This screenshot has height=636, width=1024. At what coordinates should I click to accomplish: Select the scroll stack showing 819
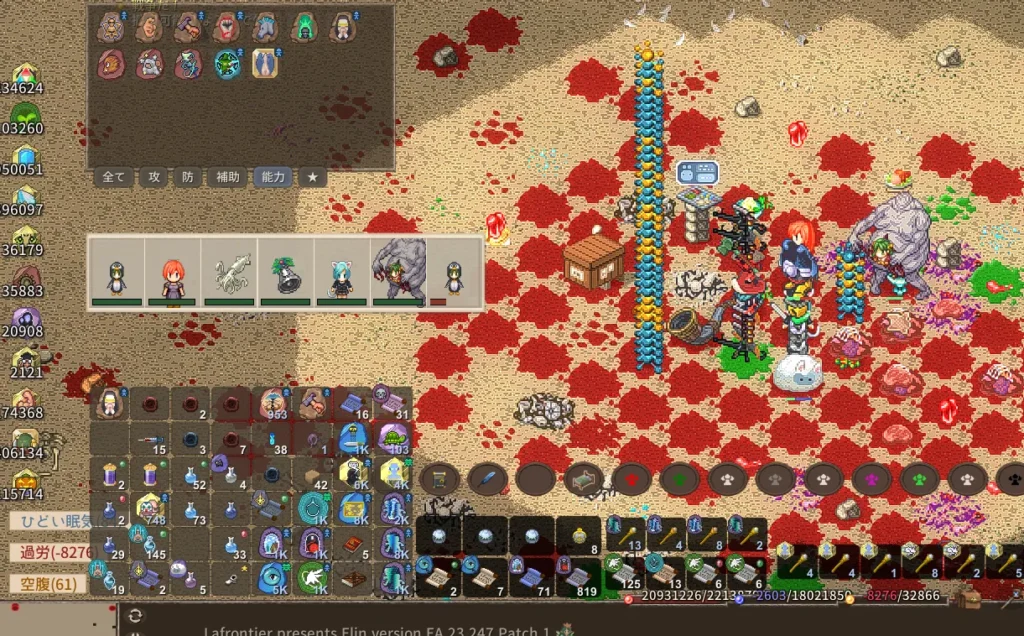click(x=579, y=578)
